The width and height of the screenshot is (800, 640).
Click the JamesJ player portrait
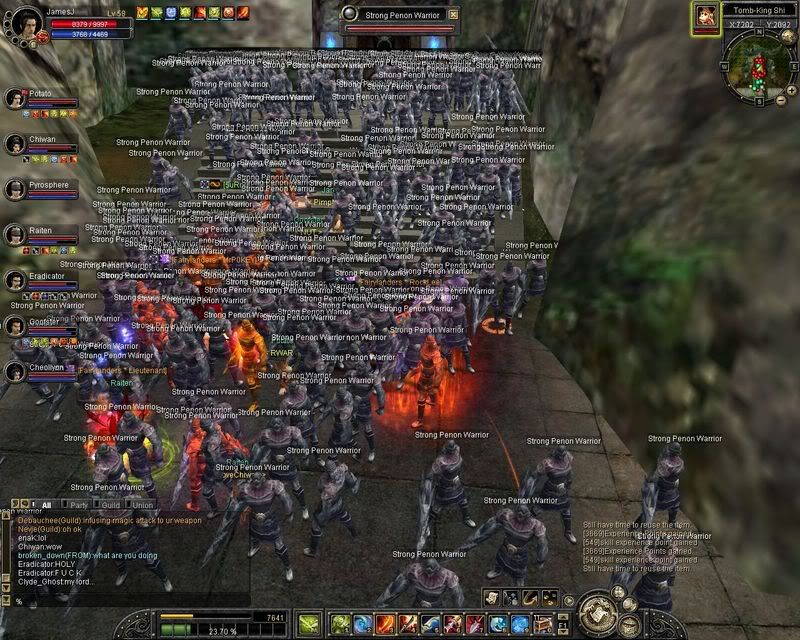coord(20,22)
